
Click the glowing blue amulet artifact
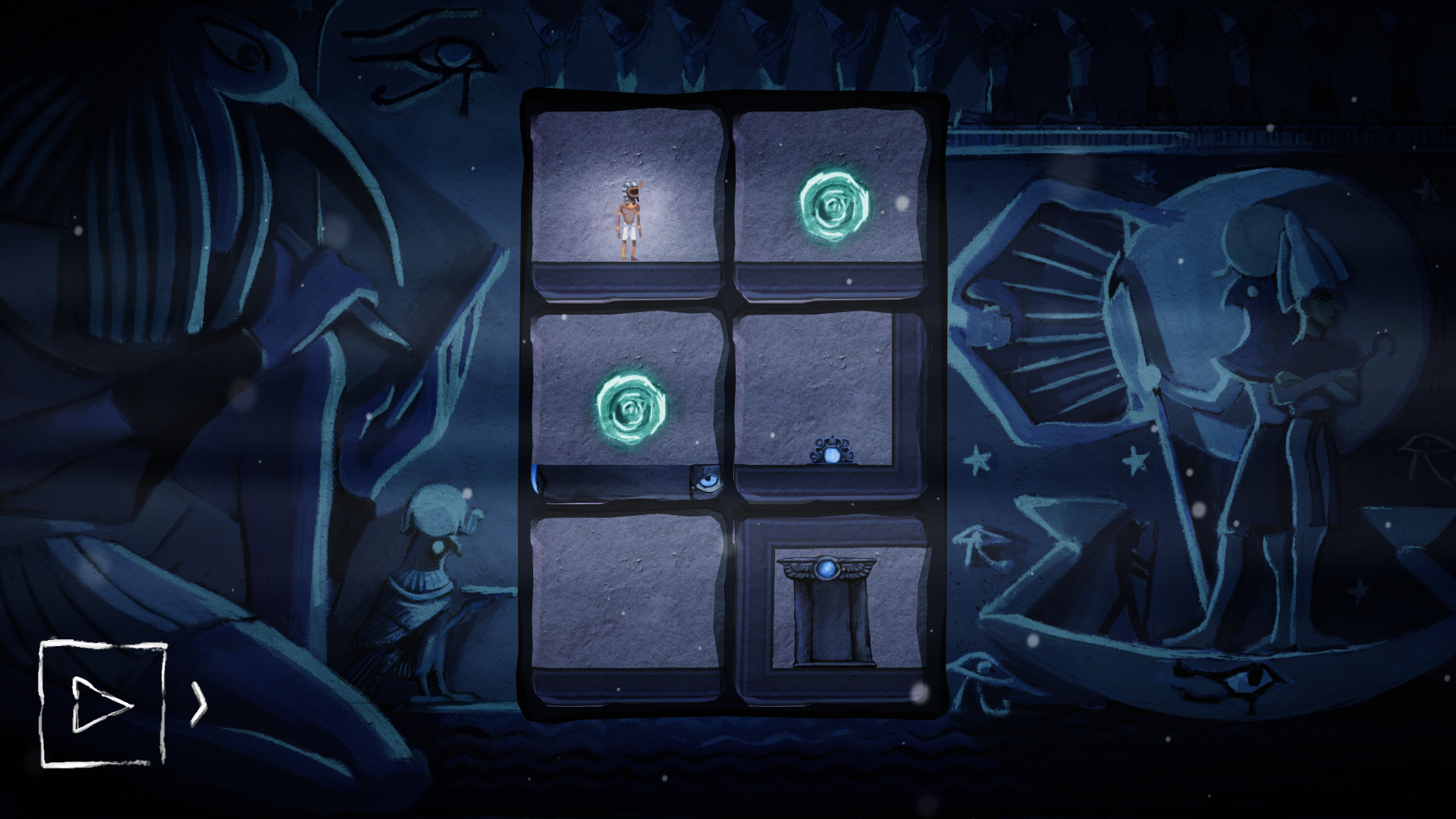click(832, 453)
